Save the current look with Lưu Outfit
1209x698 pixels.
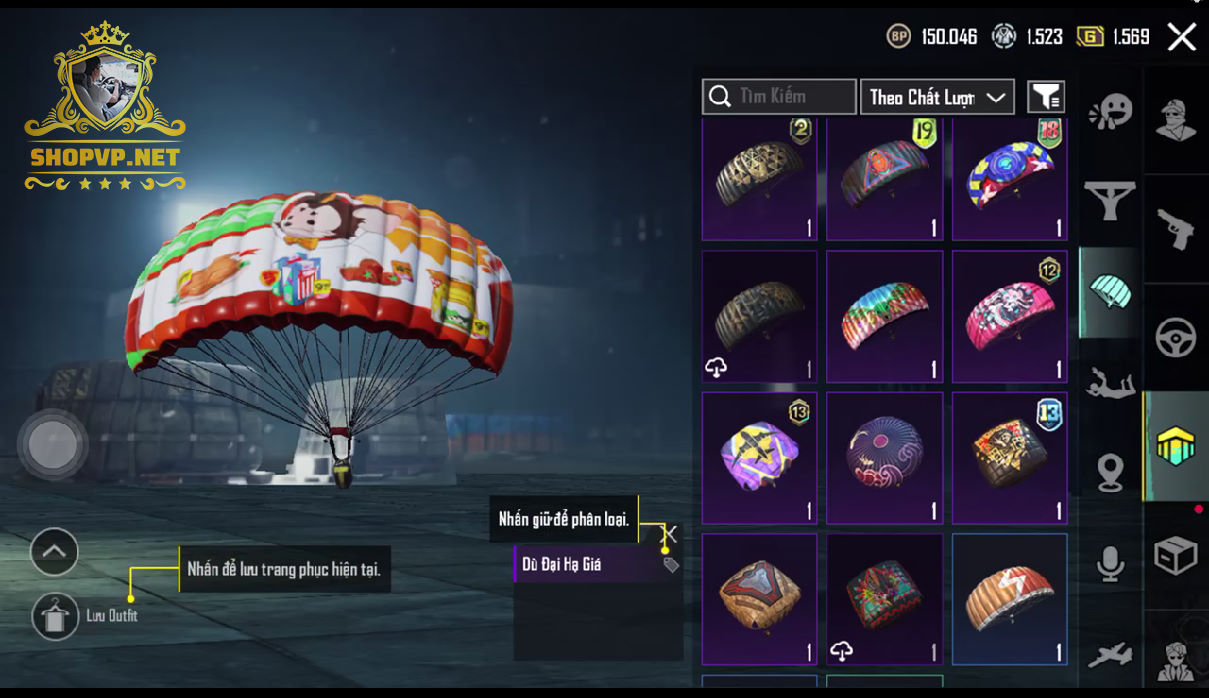coord(55,615)
